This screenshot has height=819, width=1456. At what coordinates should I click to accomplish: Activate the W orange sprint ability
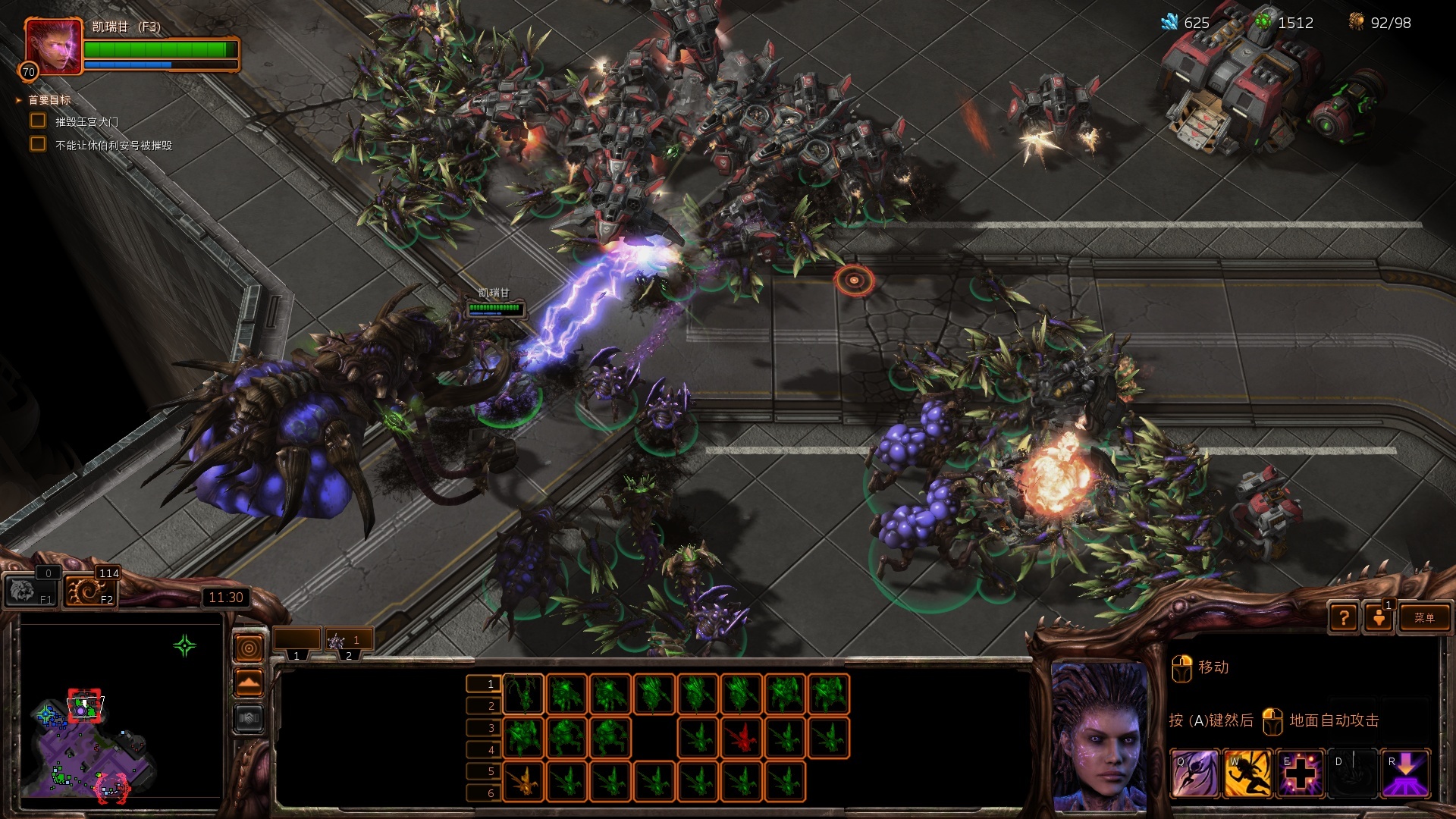pos(1247,773)
